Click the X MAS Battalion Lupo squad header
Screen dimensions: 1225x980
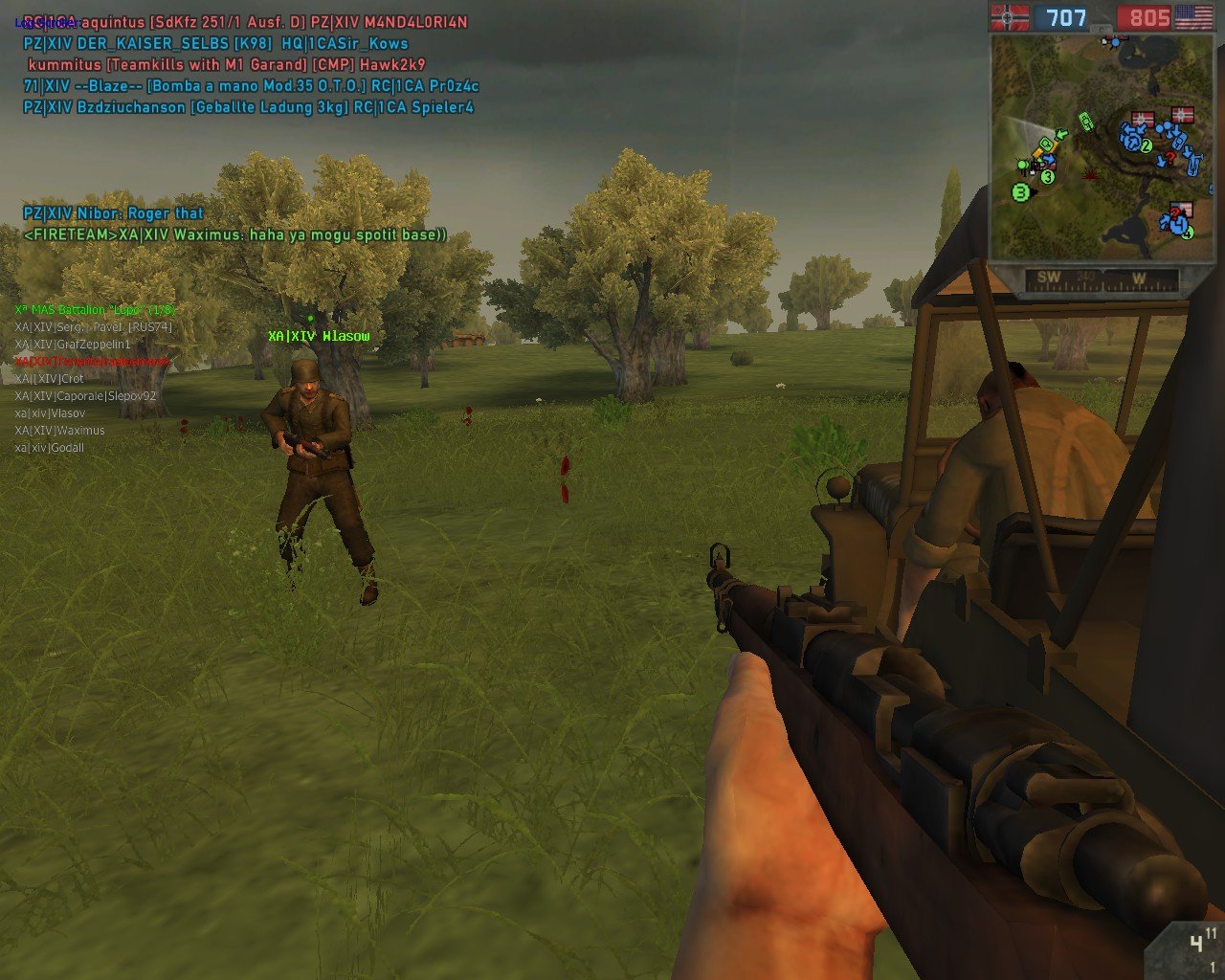pos(95,310)
